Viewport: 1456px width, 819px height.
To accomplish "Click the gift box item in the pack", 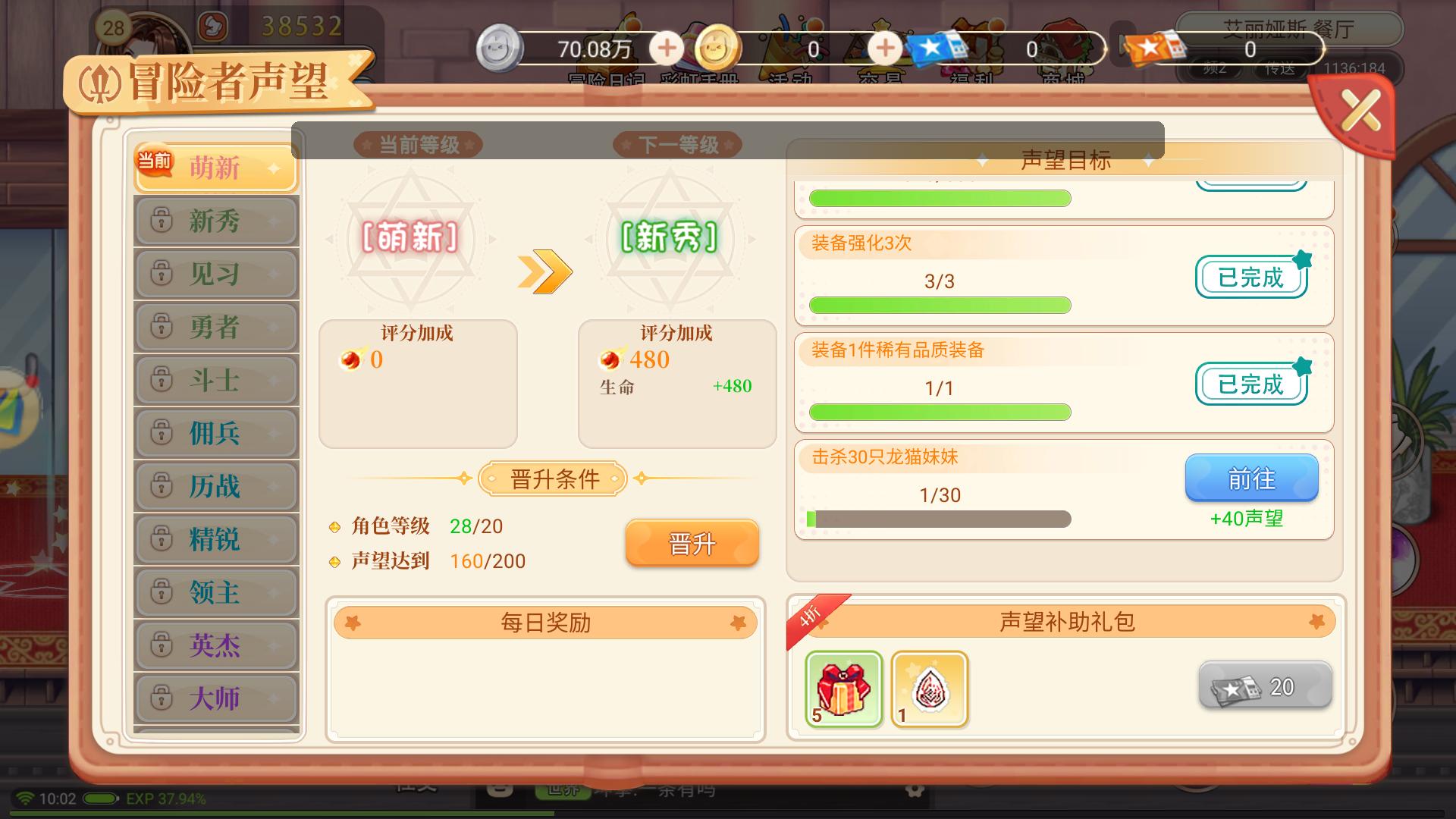I will [842, 689].
